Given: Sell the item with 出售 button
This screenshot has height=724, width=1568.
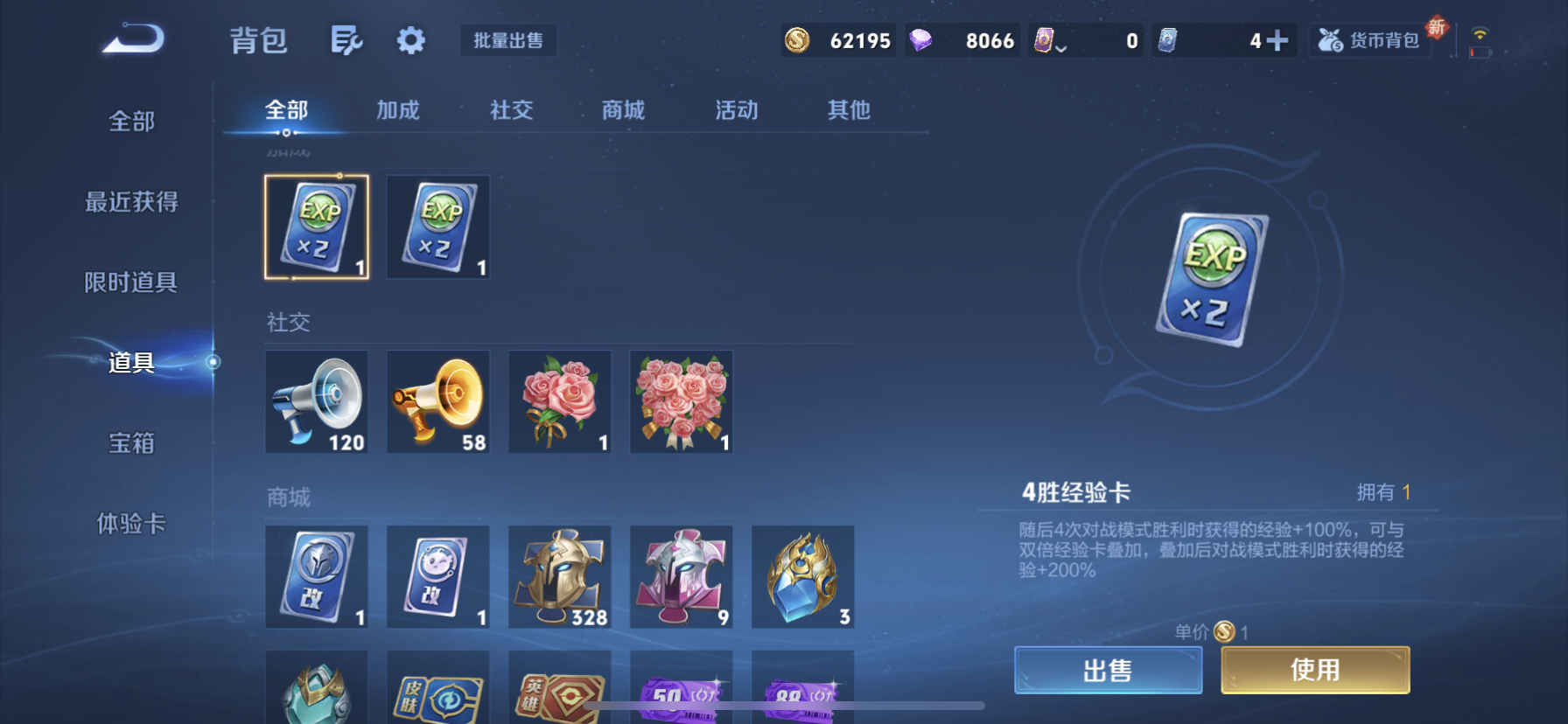Looking at the screenshot, I should point(1108,671).
